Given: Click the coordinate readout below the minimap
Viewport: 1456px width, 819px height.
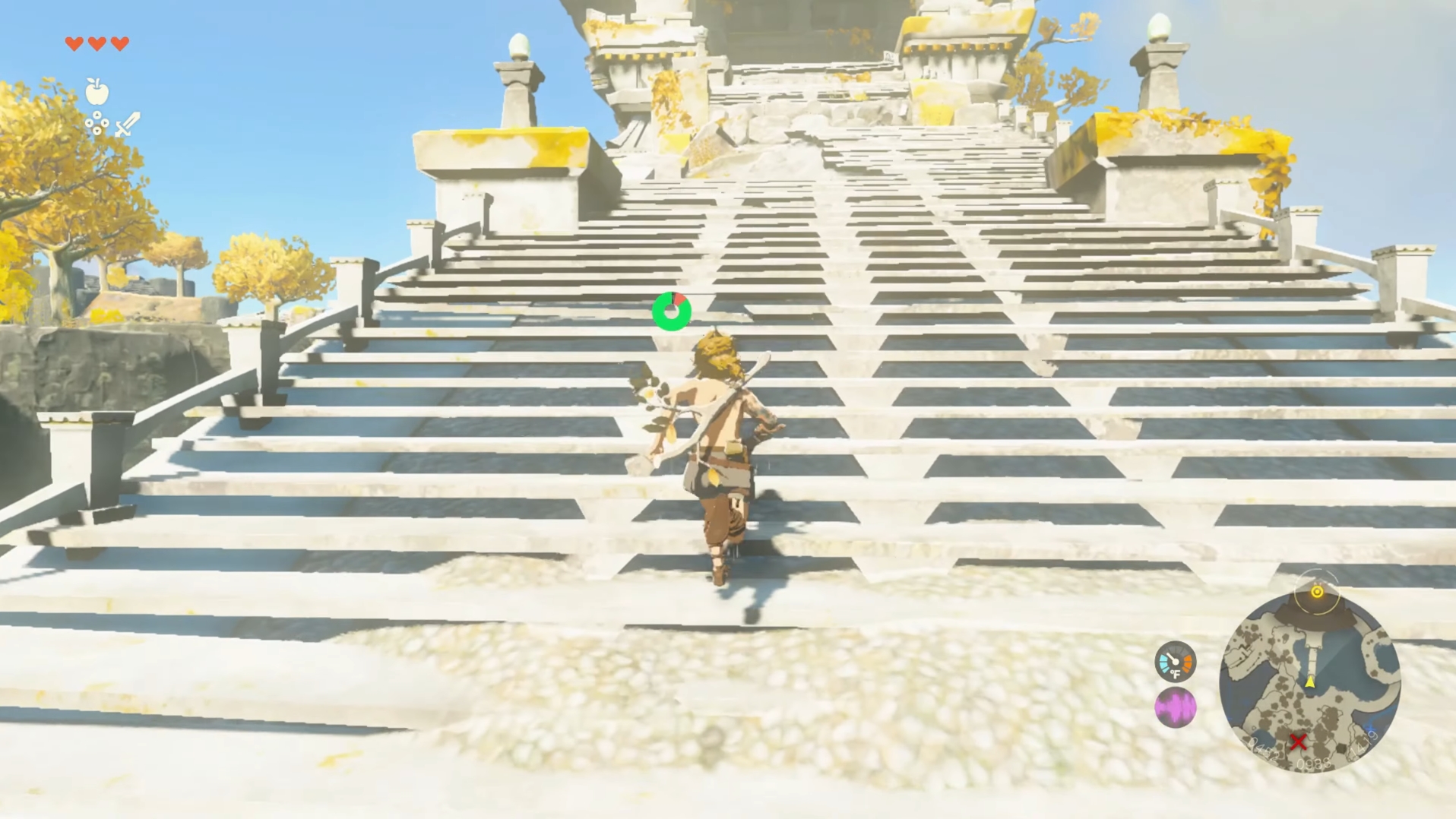Looking at the screenshot, I should (x=1313, y=765).
